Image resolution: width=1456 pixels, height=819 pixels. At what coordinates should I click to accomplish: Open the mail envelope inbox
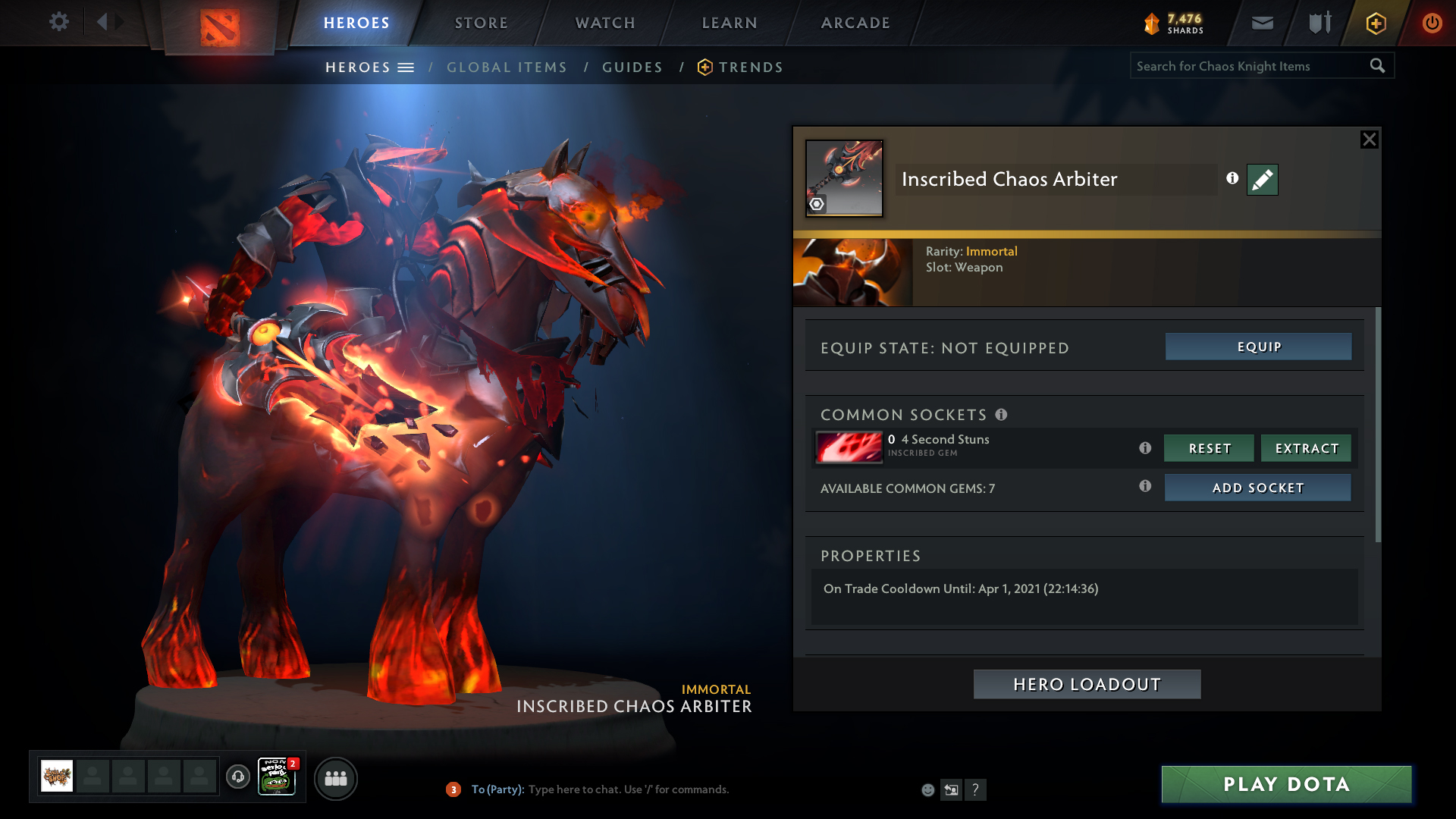click(x=1262, y=23)
